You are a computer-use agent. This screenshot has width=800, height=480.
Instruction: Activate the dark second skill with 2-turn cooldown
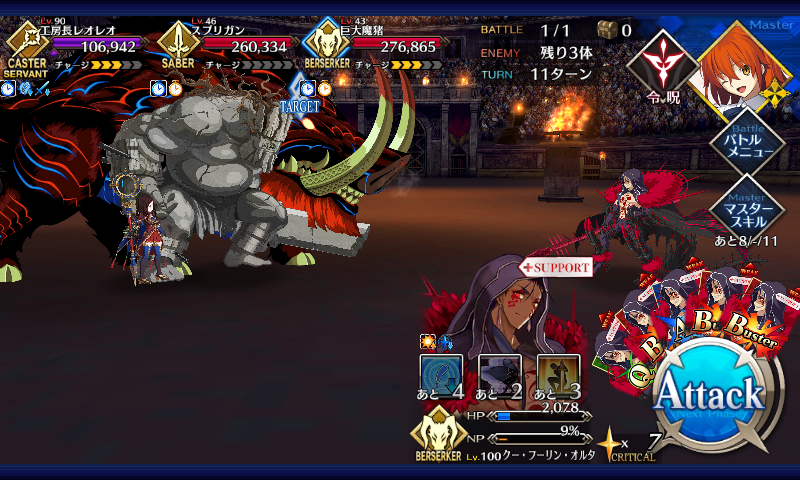click(498, 374)
